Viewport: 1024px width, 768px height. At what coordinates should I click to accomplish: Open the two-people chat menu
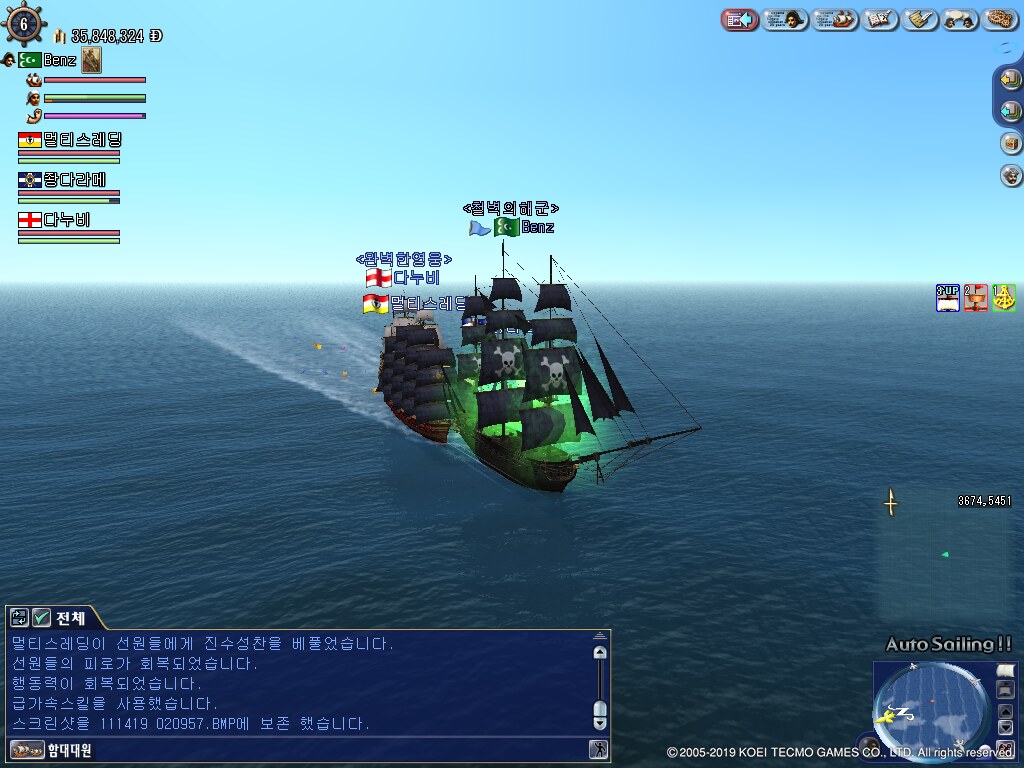pos(960,19)
